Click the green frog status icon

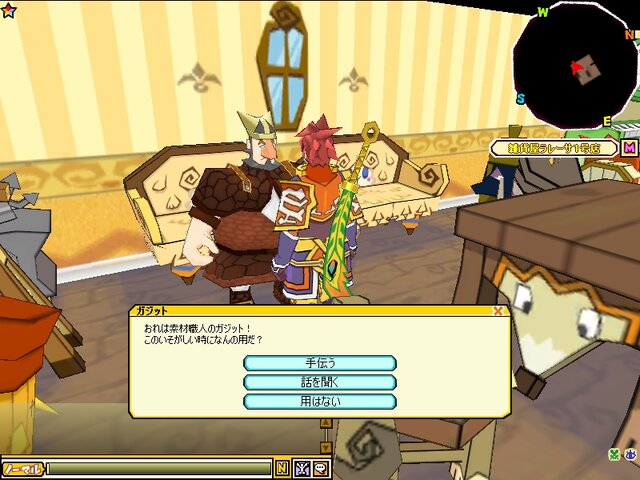[616, 455]
